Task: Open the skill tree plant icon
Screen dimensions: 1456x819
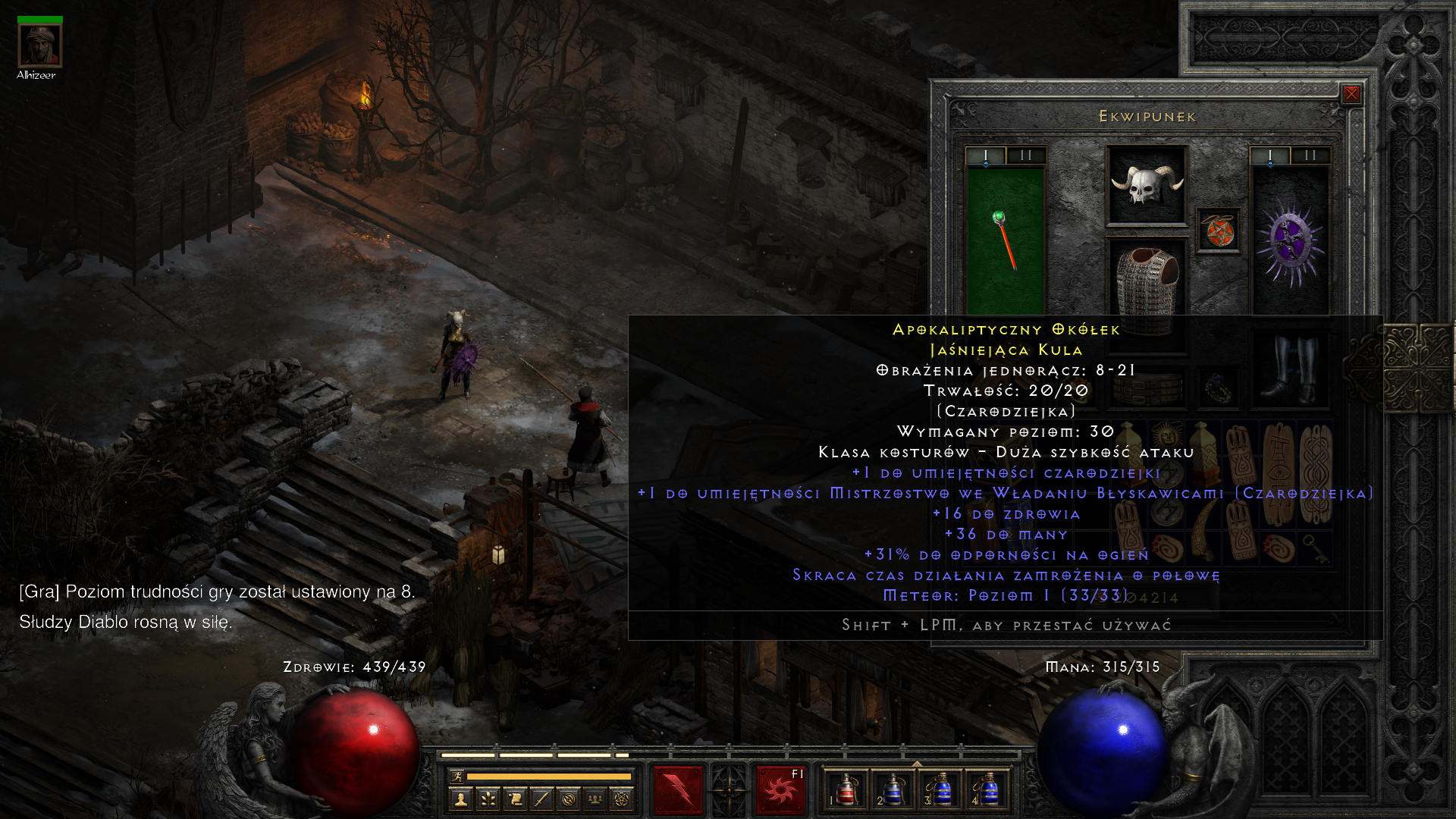Action: (488, 799)
